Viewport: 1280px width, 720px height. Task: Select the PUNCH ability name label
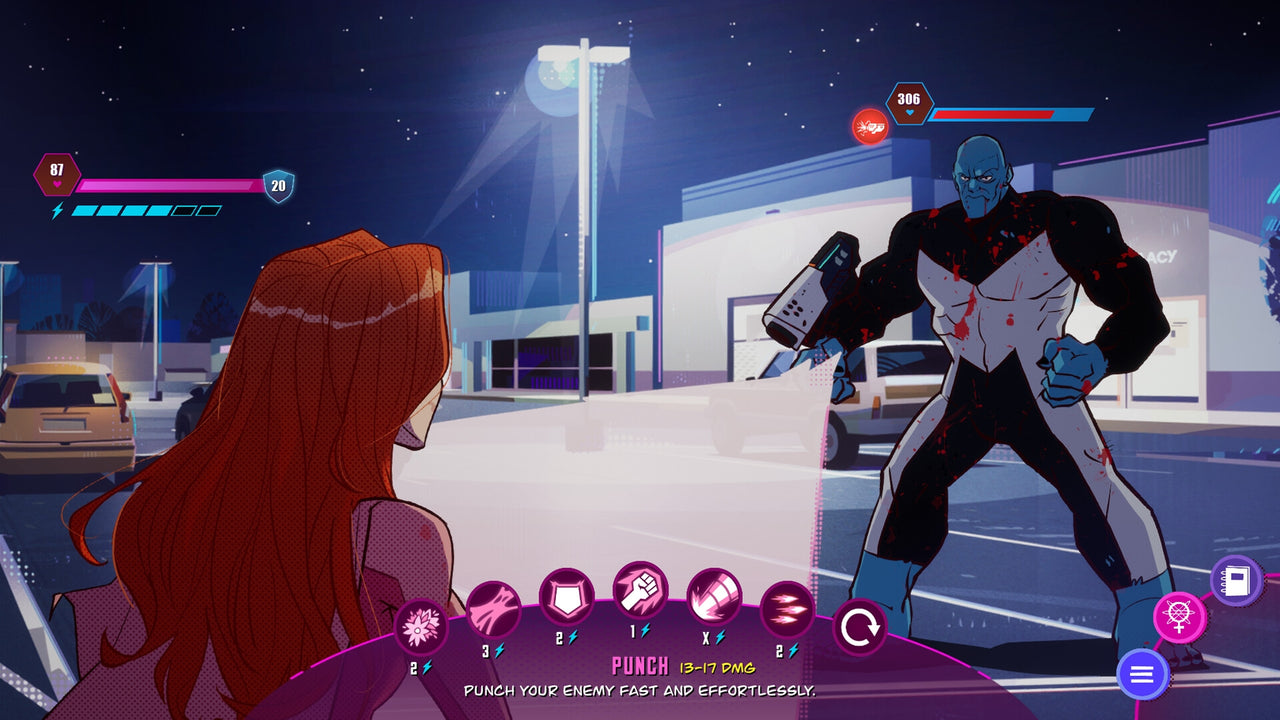(638, 663)
